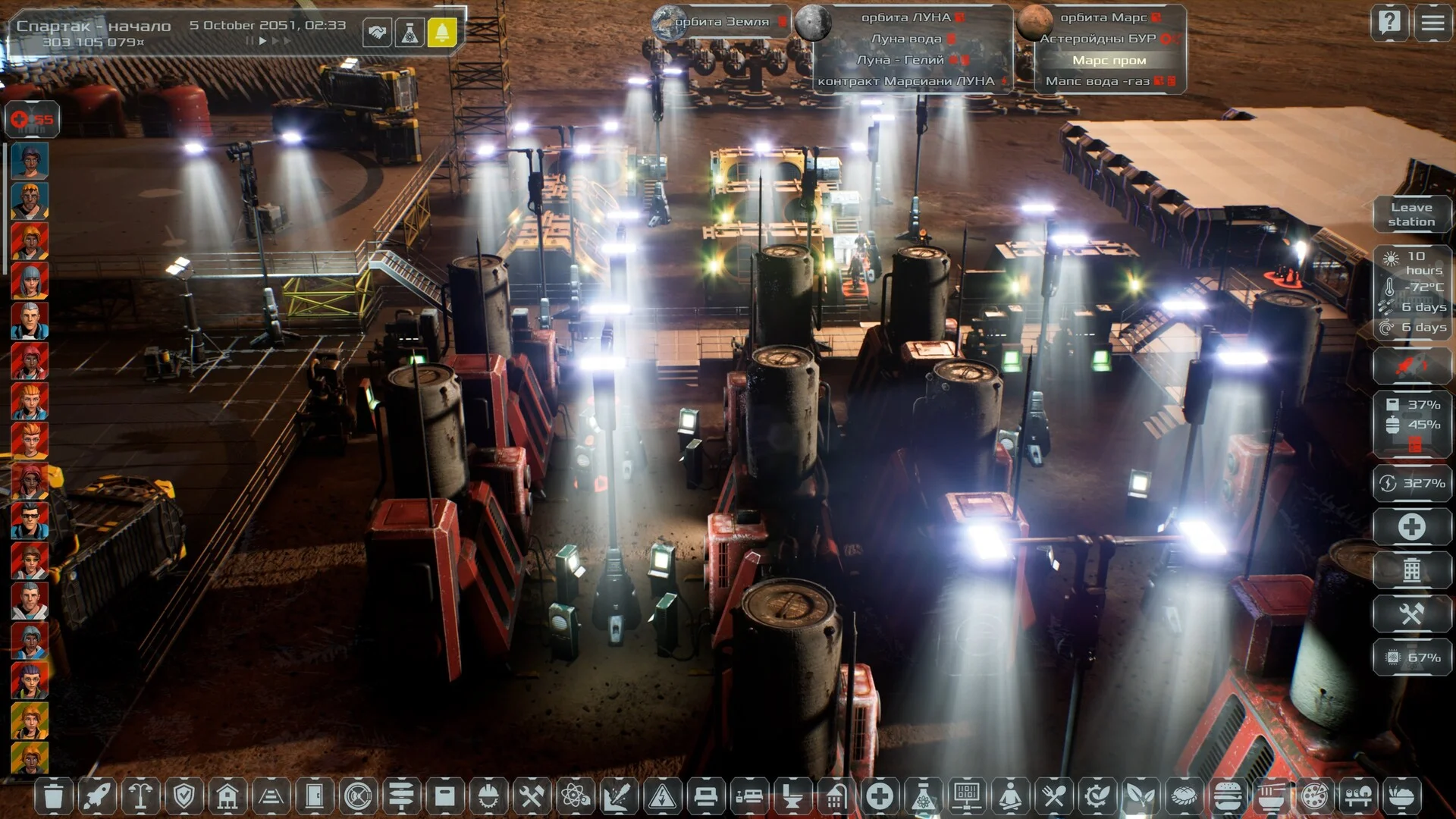The image size is (1456, 819).
Task: Open the hazard lightning power category
Action: click(662, 796)
